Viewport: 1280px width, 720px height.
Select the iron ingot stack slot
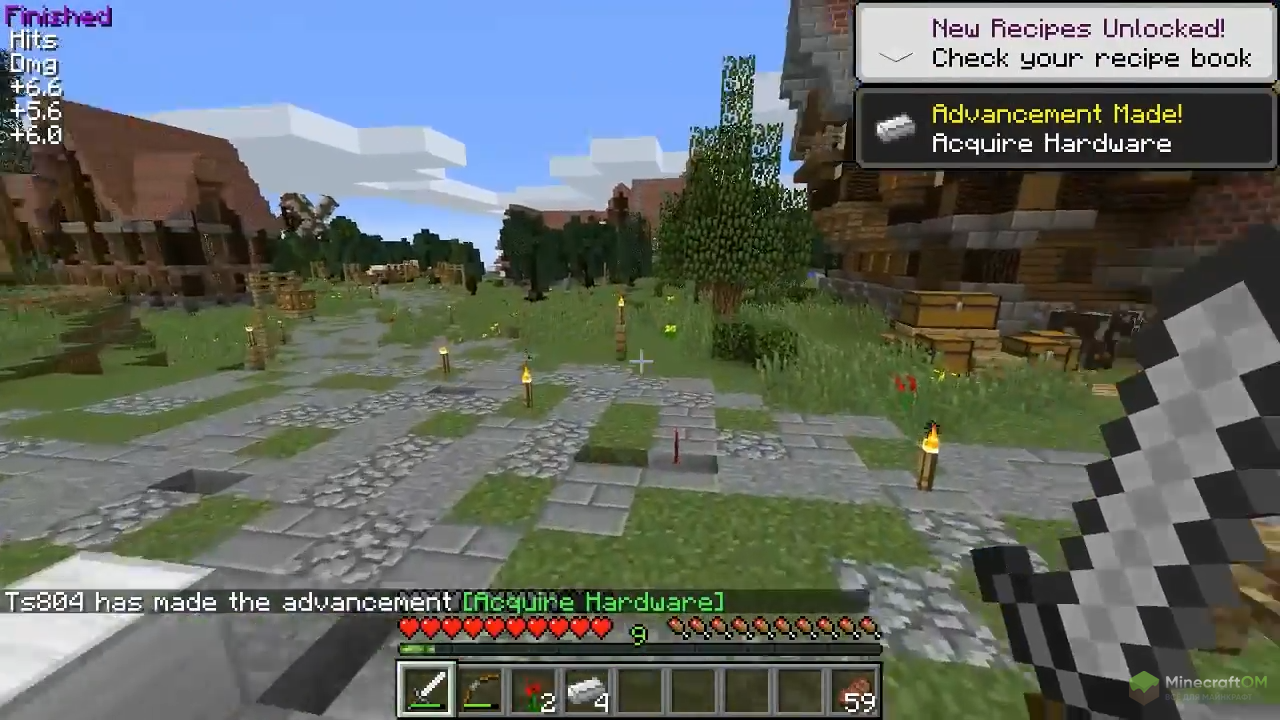[588, 690]
